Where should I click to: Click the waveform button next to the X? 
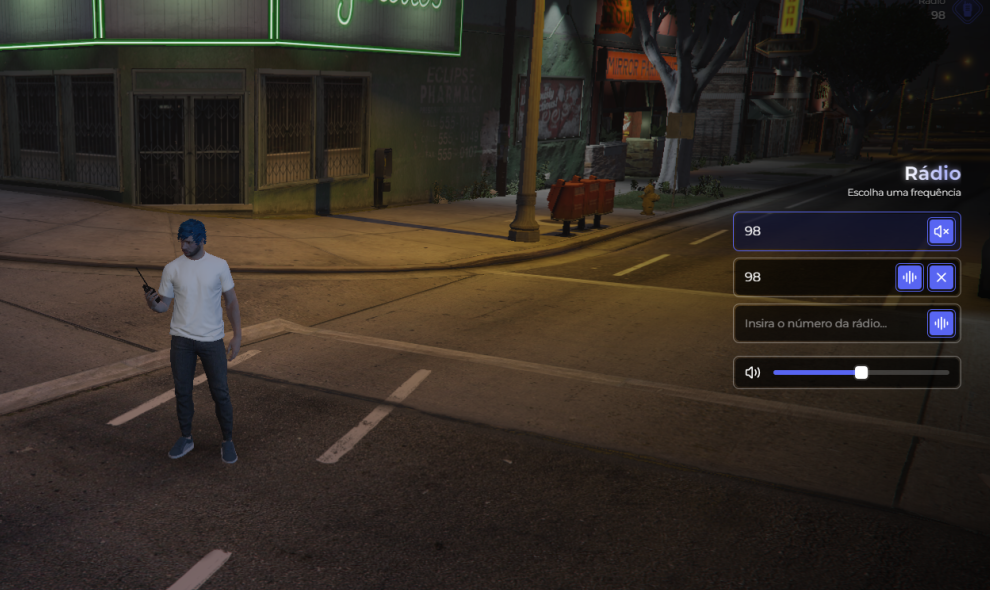point(909,277)
